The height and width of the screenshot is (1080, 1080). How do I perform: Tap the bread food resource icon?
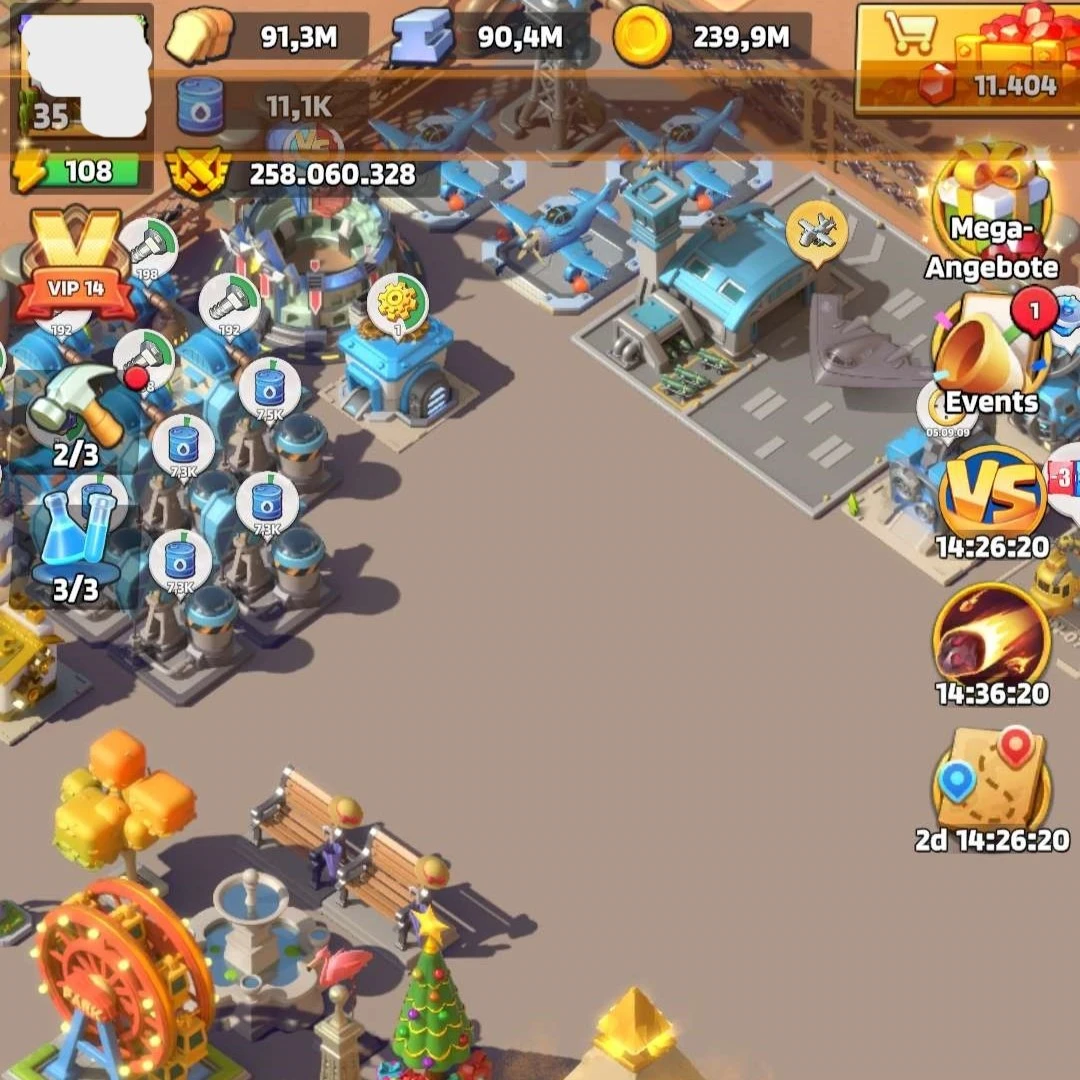pos(199,38)
